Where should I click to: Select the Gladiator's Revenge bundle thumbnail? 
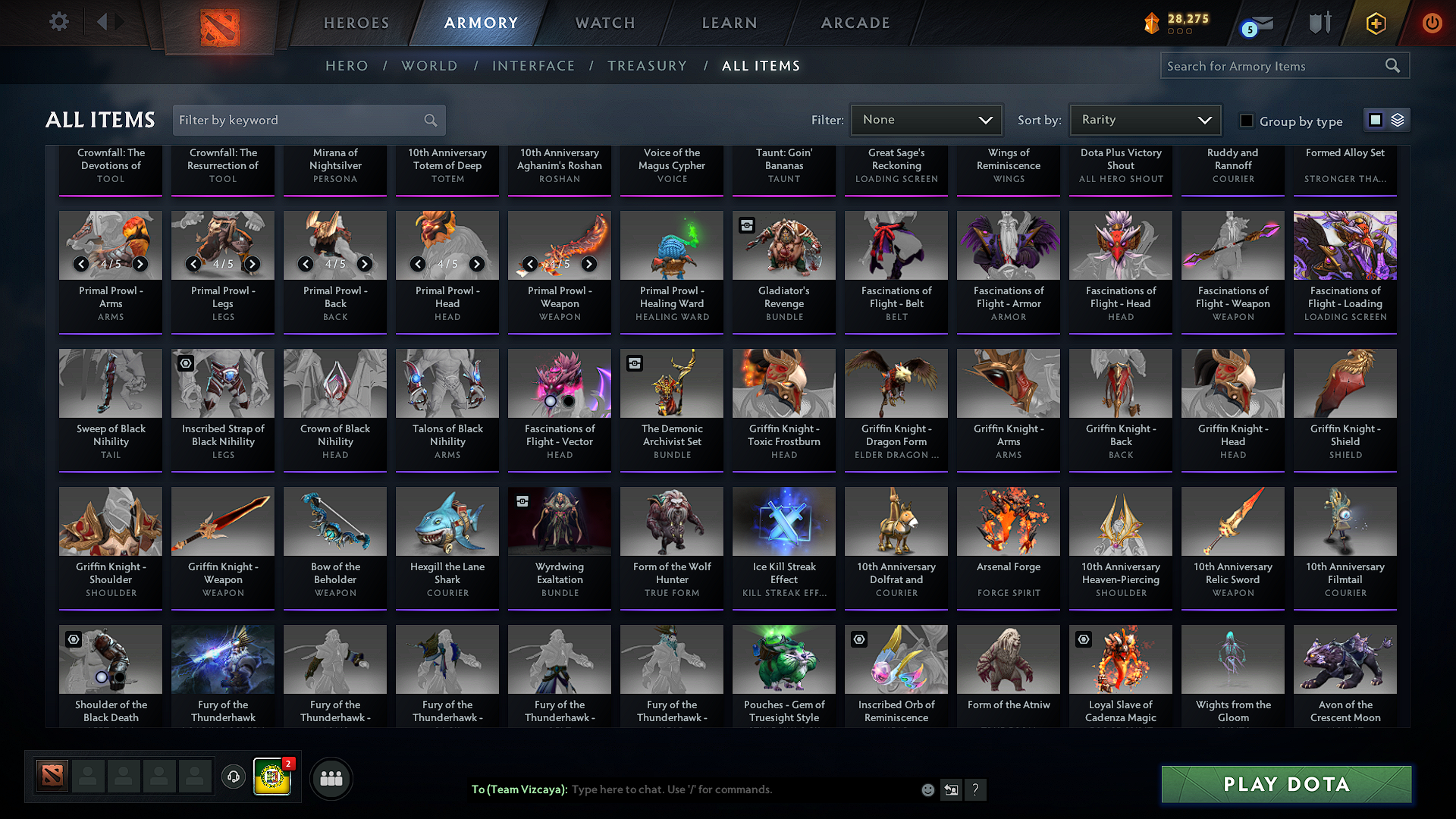click(783, 245)
